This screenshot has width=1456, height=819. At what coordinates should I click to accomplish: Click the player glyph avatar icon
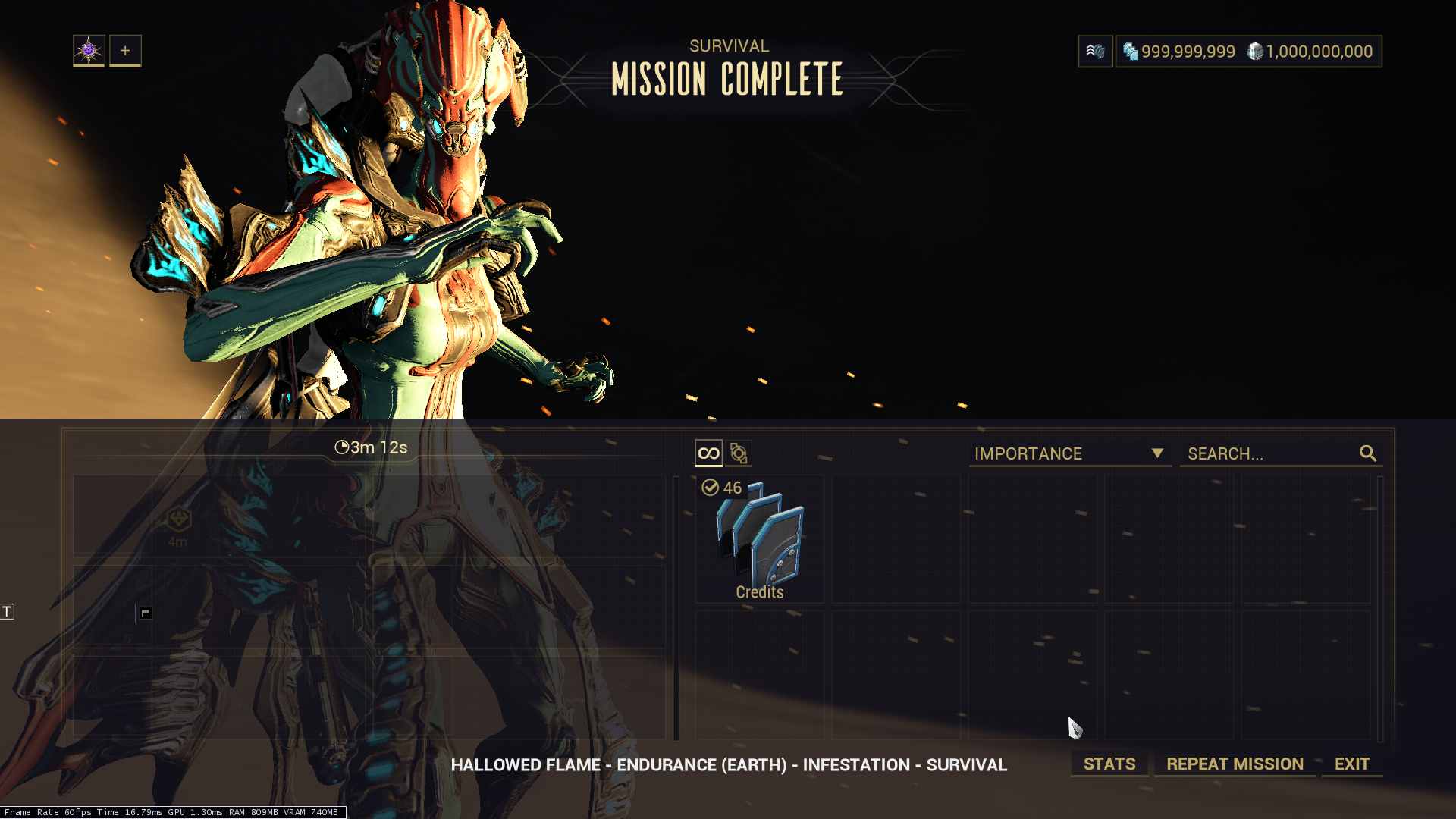click(x=89, y=51)
